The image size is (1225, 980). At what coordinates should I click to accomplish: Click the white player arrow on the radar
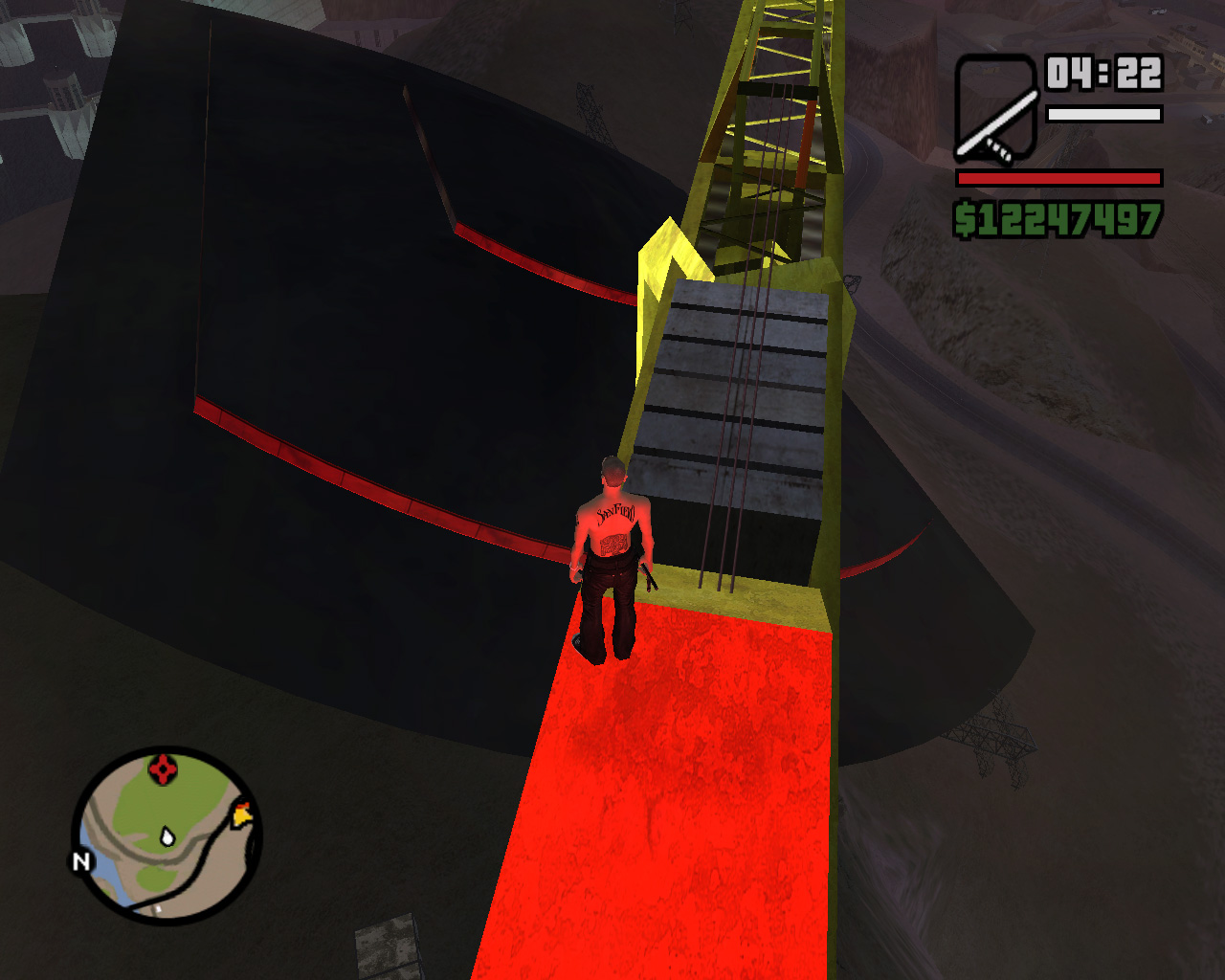coord(168,837)
